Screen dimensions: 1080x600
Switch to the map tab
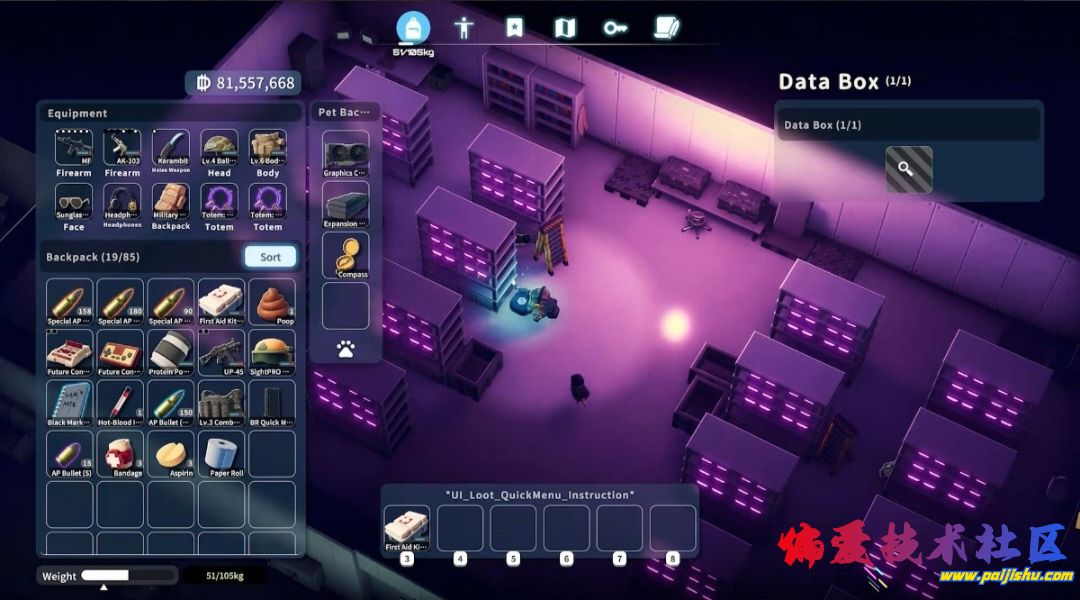[x=565, y=27]
